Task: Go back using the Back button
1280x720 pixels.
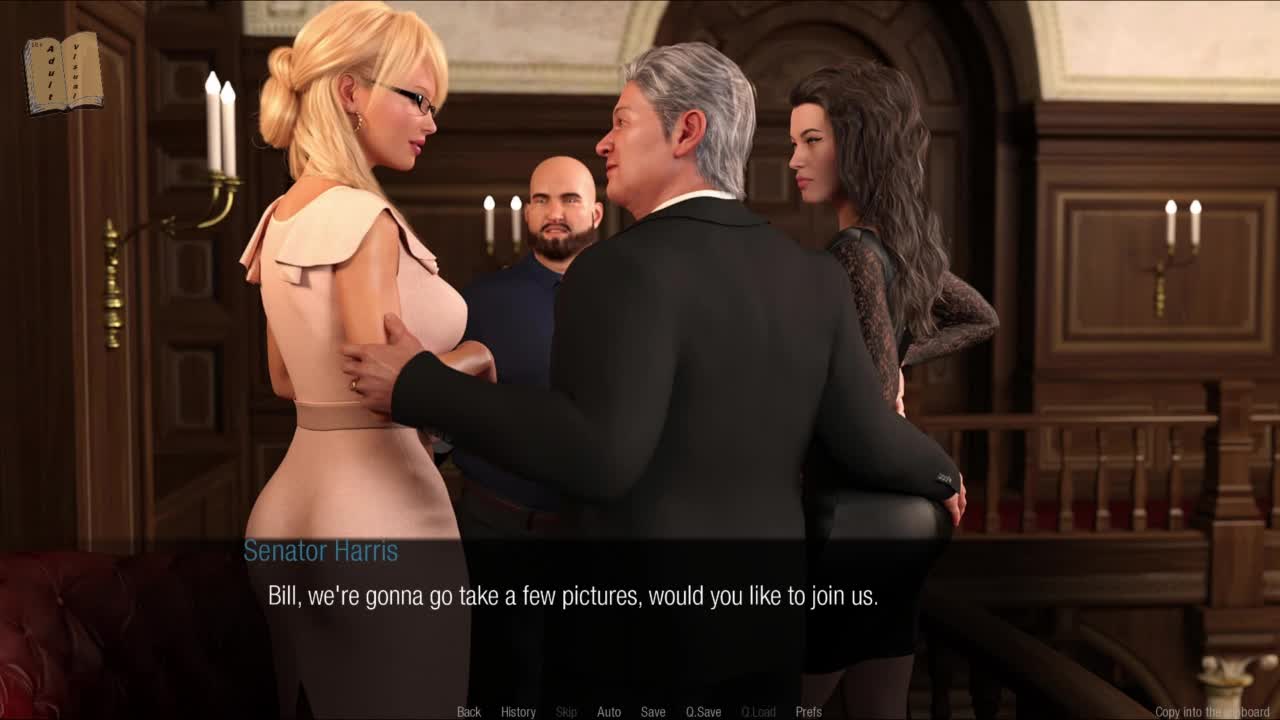Action: (468, 712)
